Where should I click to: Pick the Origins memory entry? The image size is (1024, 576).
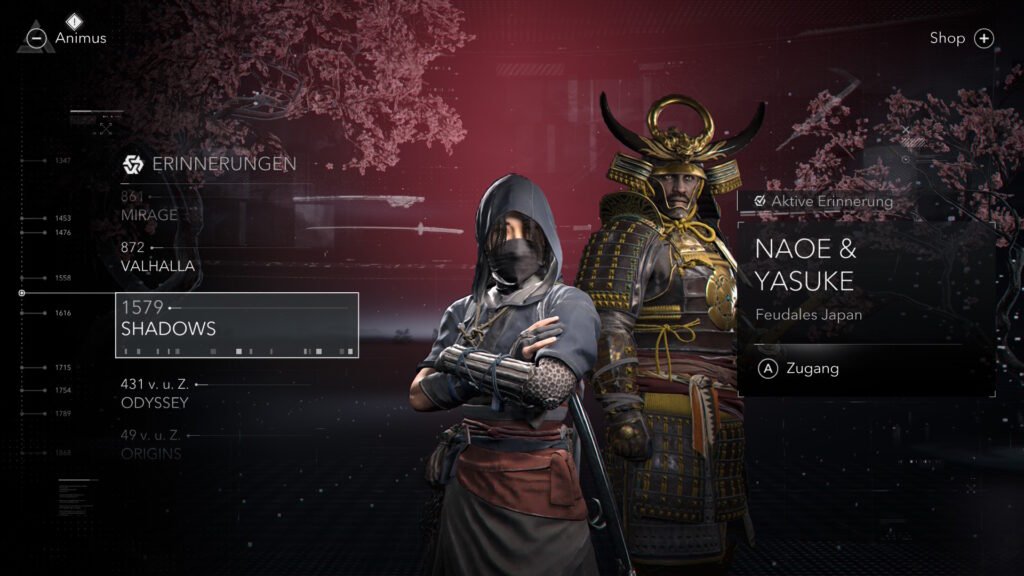(x=150, y=453)
